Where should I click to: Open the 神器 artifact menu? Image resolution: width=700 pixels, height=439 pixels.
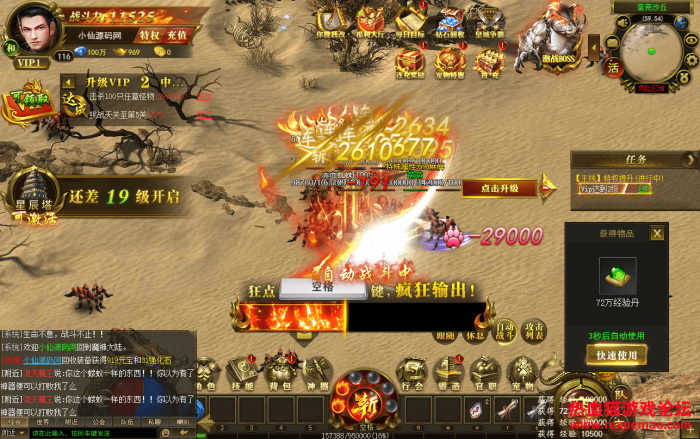pos(317,374)
